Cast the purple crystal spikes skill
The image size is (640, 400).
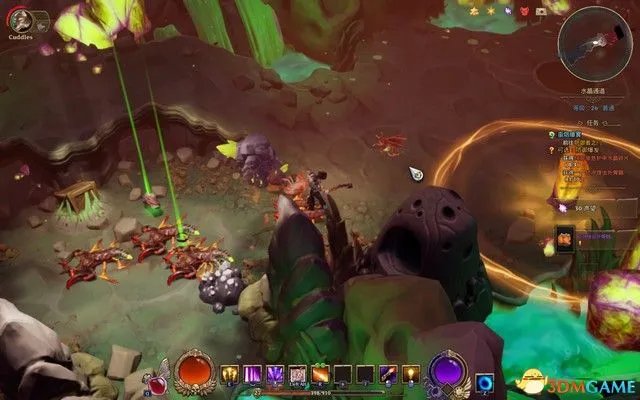275,375
